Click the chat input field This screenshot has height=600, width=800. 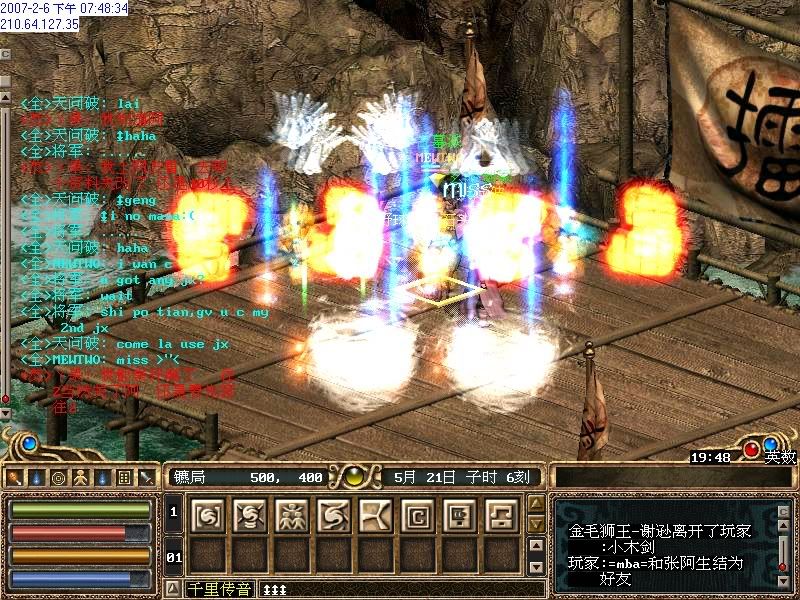pyautogui.click(x=400, y=588)
